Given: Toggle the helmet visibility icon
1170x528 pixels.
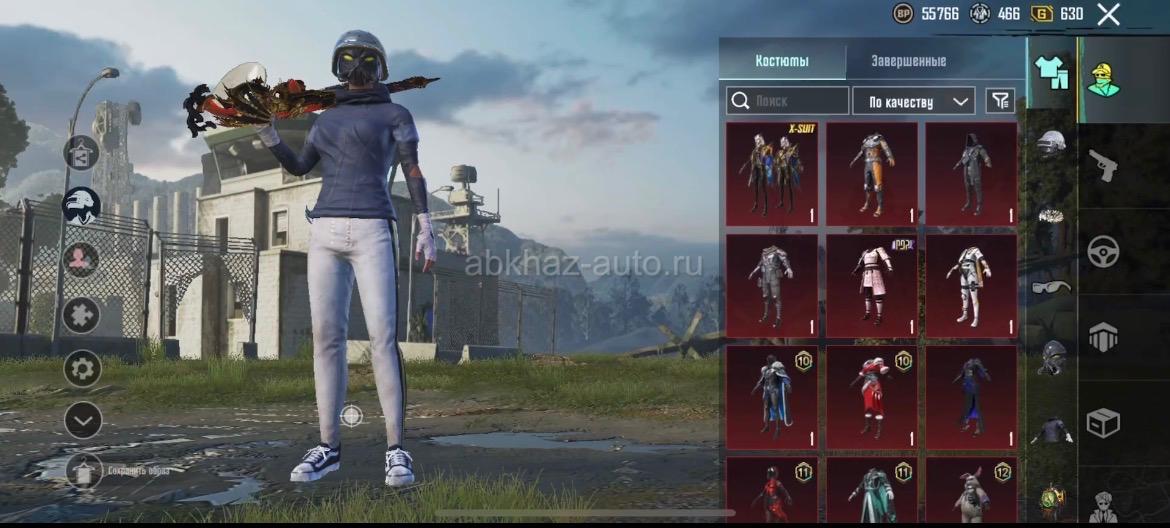Looking at the screenshot, I should point(81,206).
